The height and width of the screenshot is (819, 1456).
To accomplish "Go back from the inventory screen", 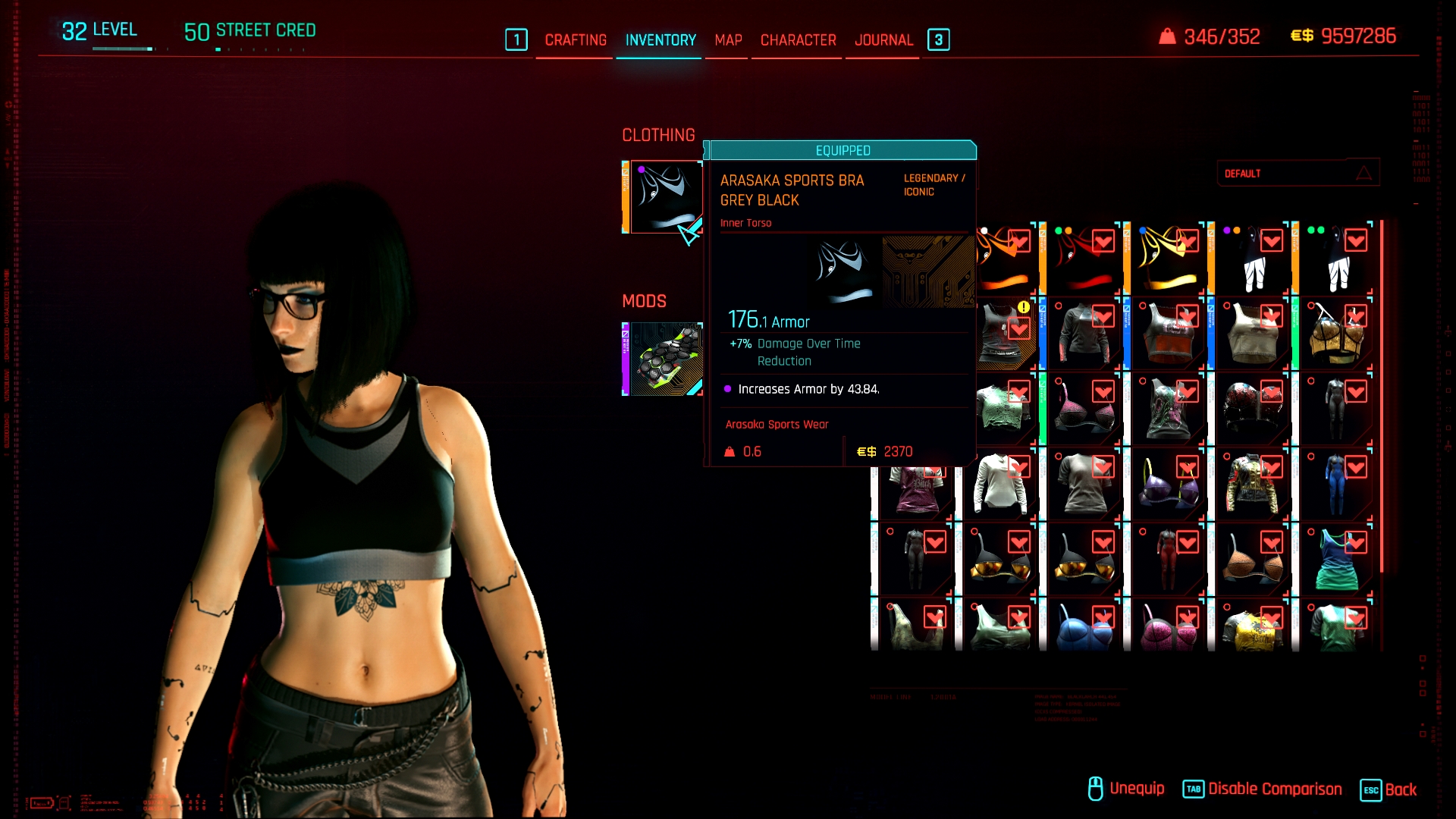I will 1389,789.
